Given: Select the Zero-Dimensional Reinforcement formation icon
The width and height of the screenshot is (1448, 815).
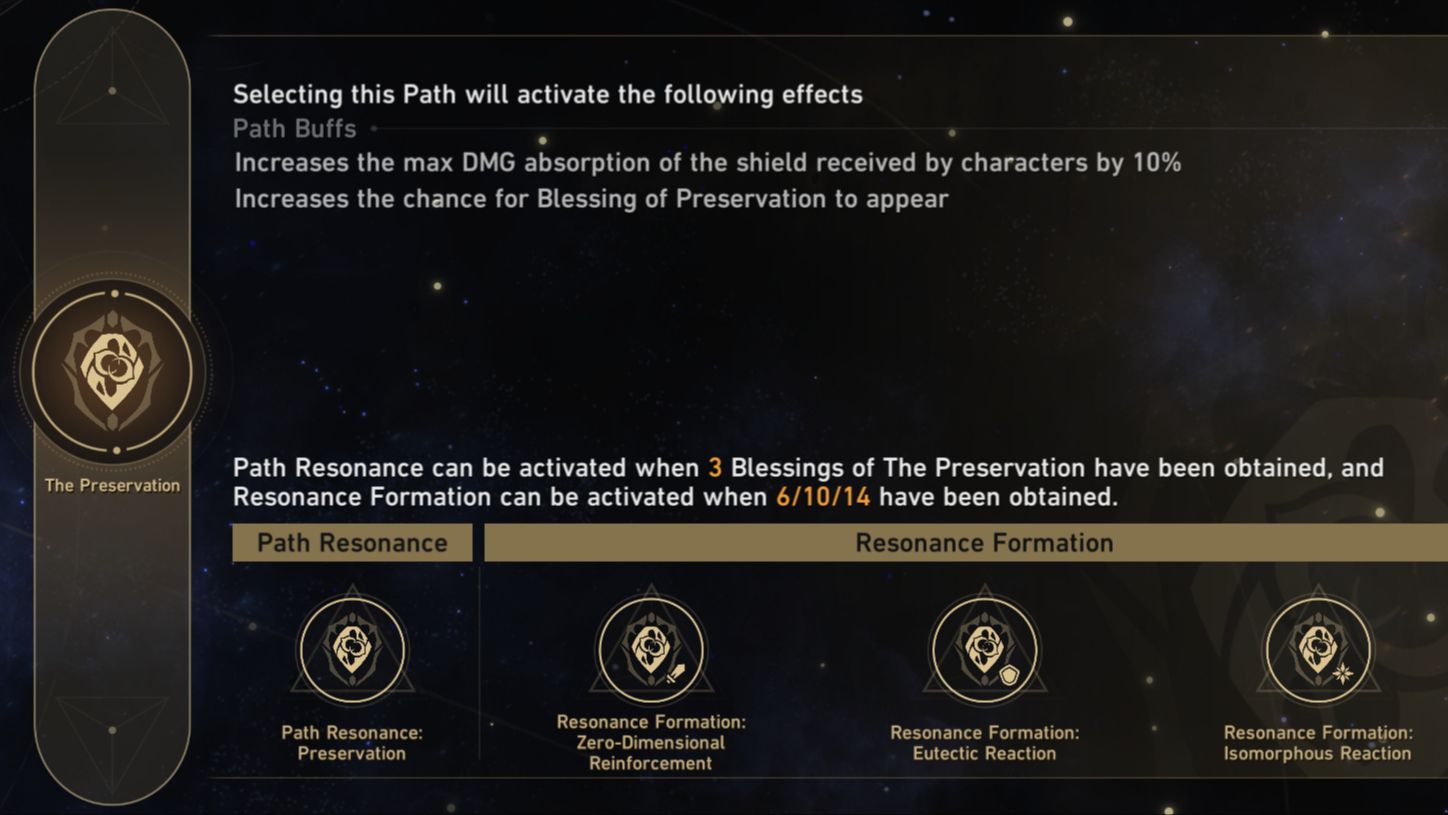Looking at the screenshot, I should (x=650, y=648).
